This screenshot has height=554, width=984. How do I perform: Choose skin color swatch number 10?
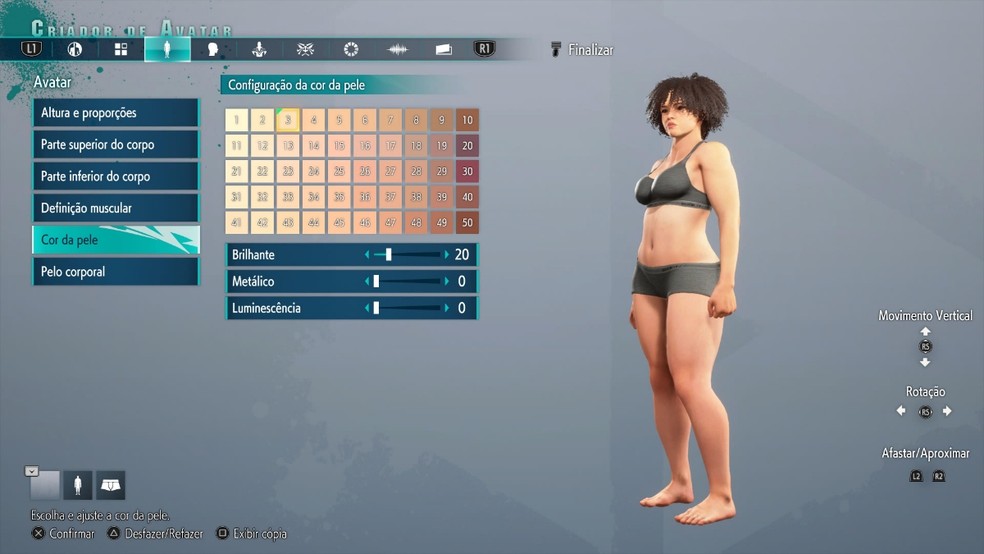coord(467,120)
